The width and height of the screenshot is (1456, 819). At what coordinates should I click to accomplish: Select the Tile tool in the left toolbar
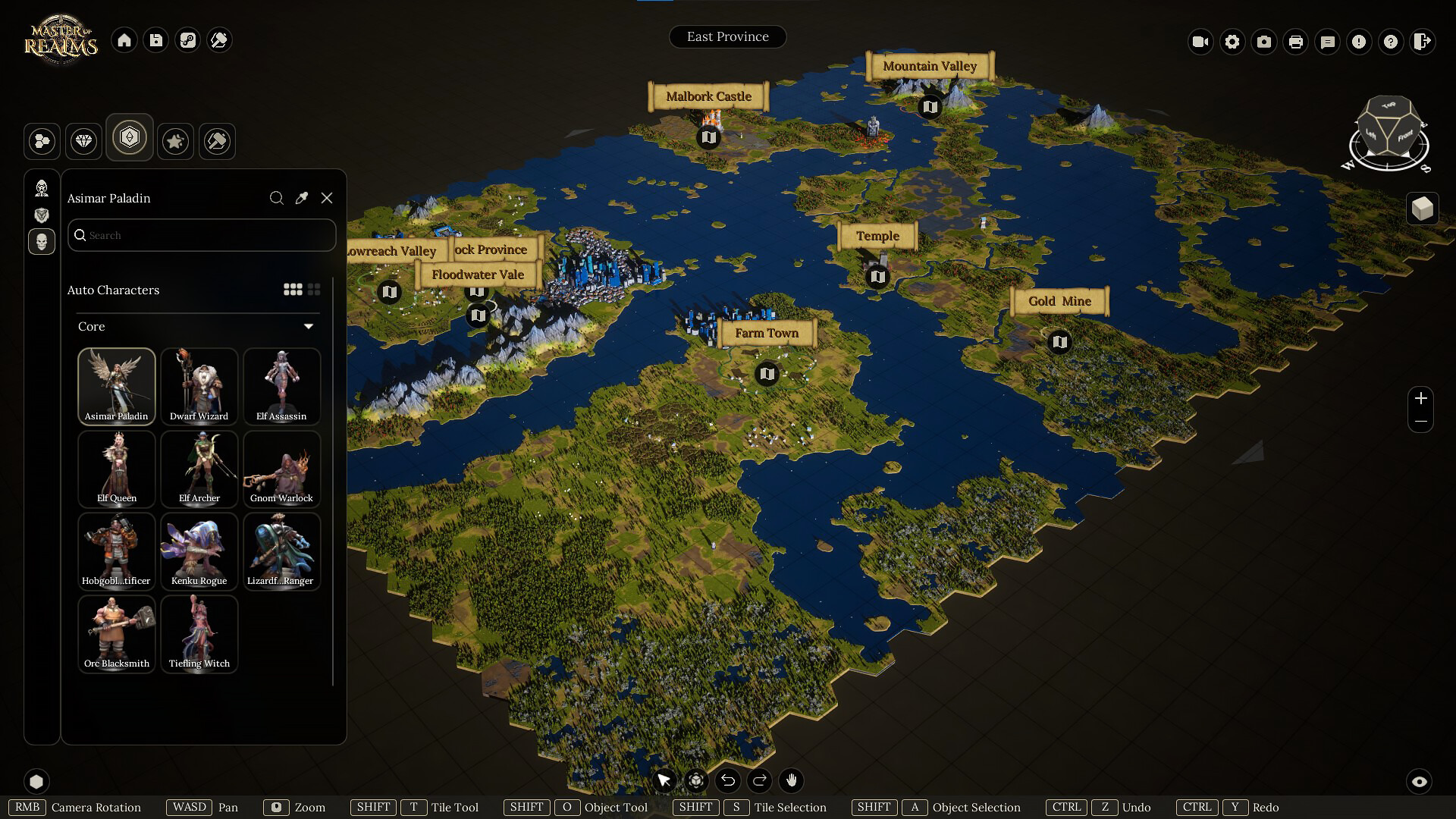pyautogui.click(x=42, y=141)
